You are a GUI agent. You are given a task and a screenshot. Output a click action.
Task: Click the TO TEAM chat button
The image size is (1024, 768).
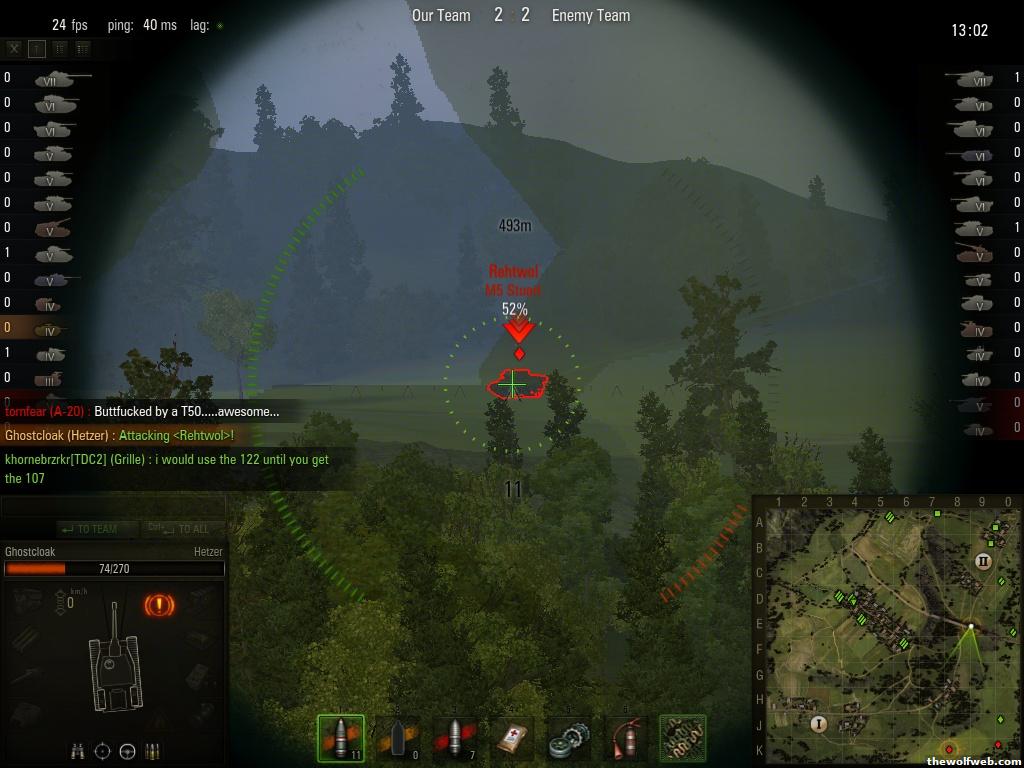point(88,529)
